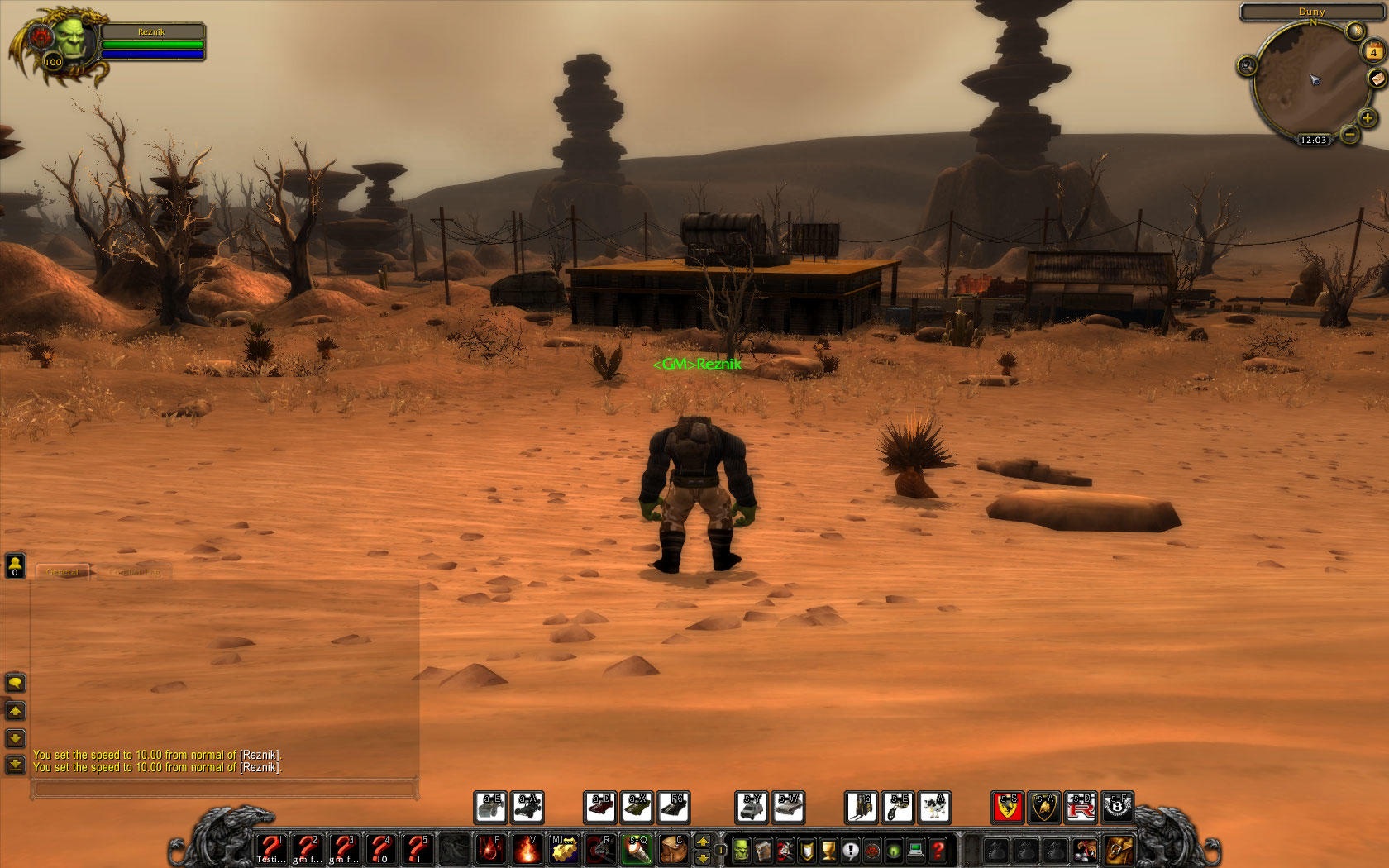Toggle the Character panel with the orc portrait icon
The width and height of the screenshot is (1389, 868).
pyautogui.click(x=741, y=848)
